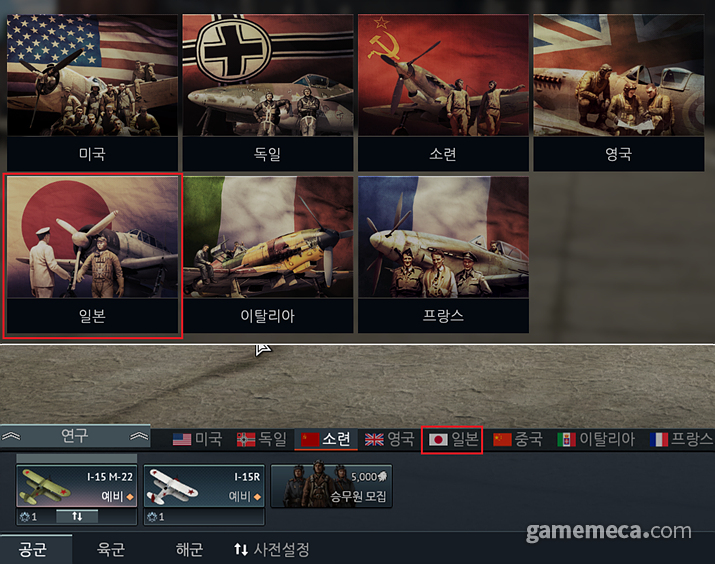715x564 pixels.
Task: Select the I-15 M-22 aircraft slot
Action: point(76,487)
